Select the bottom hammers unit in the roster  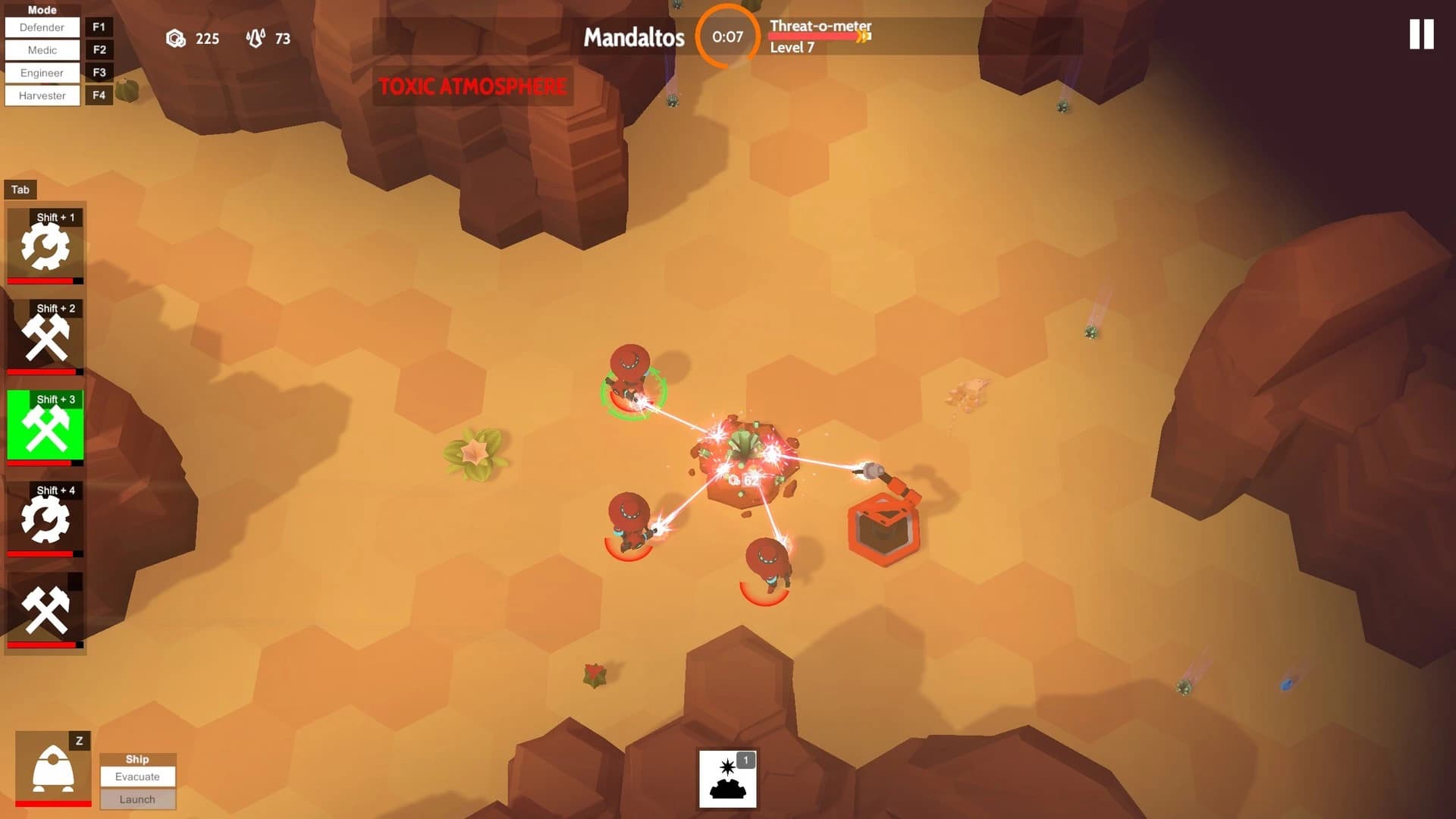pyautogui.click(x=45, y=609)
